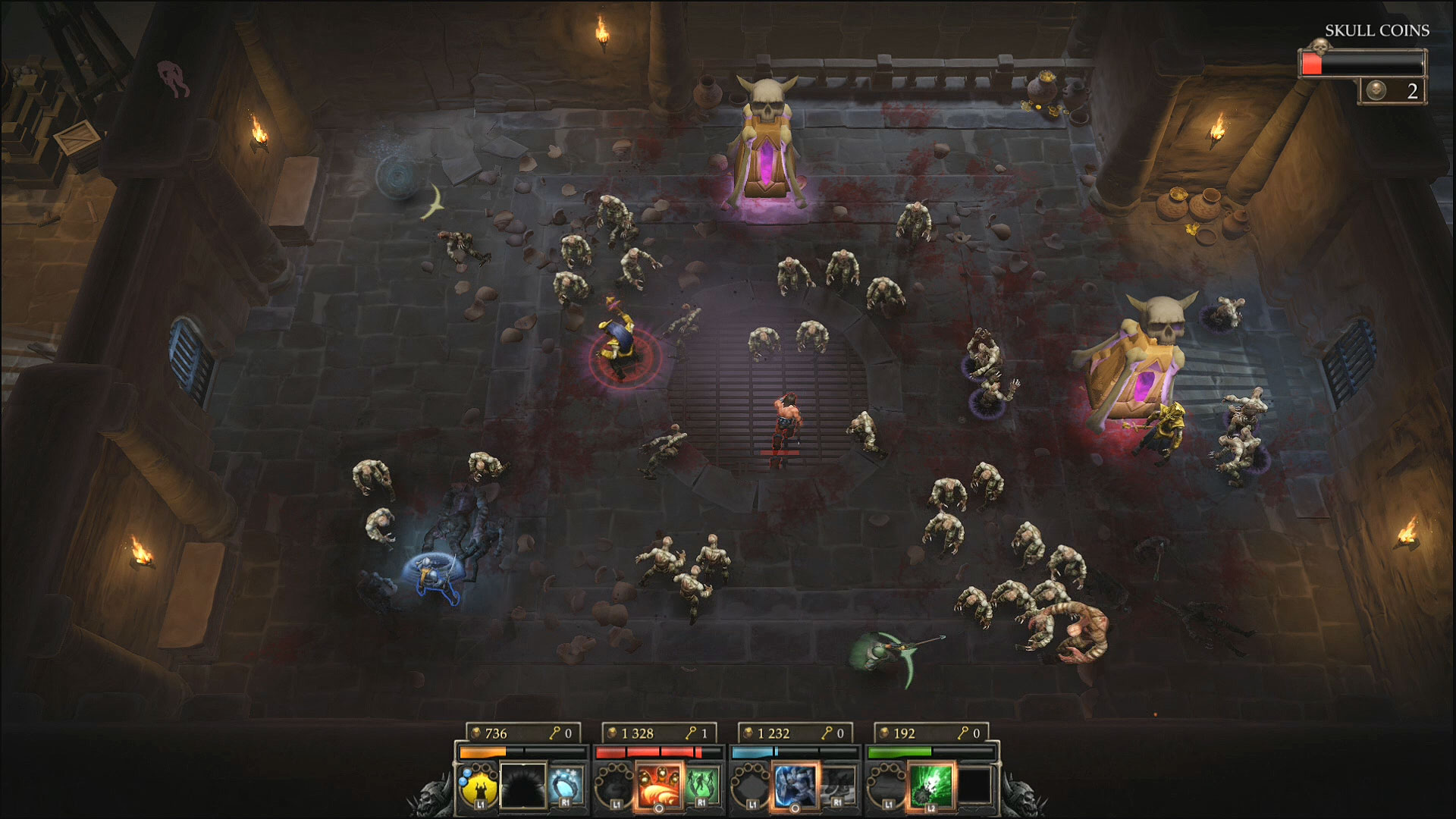Click the key icon on the green player's panel

963,733
